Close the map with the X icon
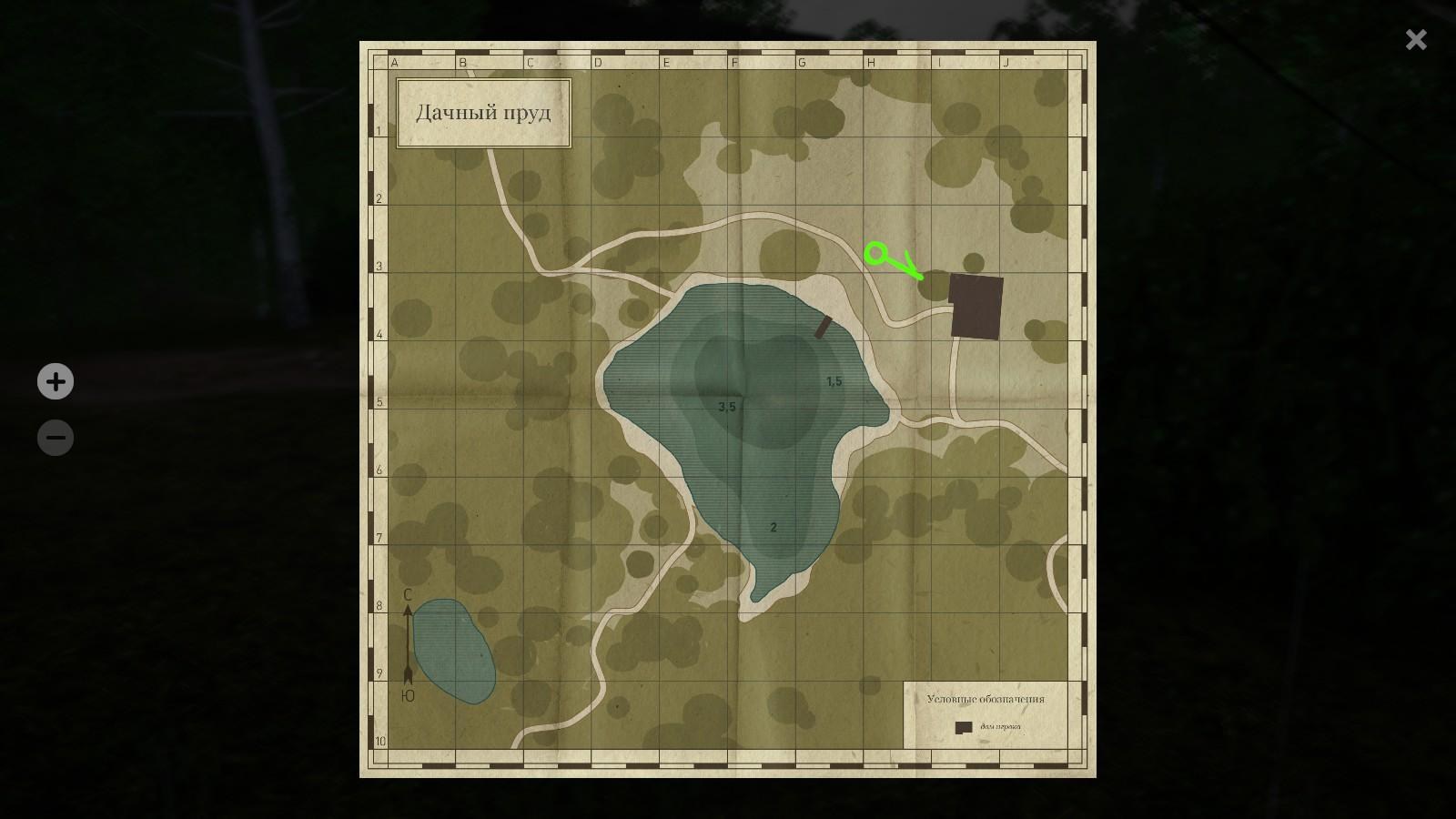This screenshot has height=819, width=1456. [1416, 39]
